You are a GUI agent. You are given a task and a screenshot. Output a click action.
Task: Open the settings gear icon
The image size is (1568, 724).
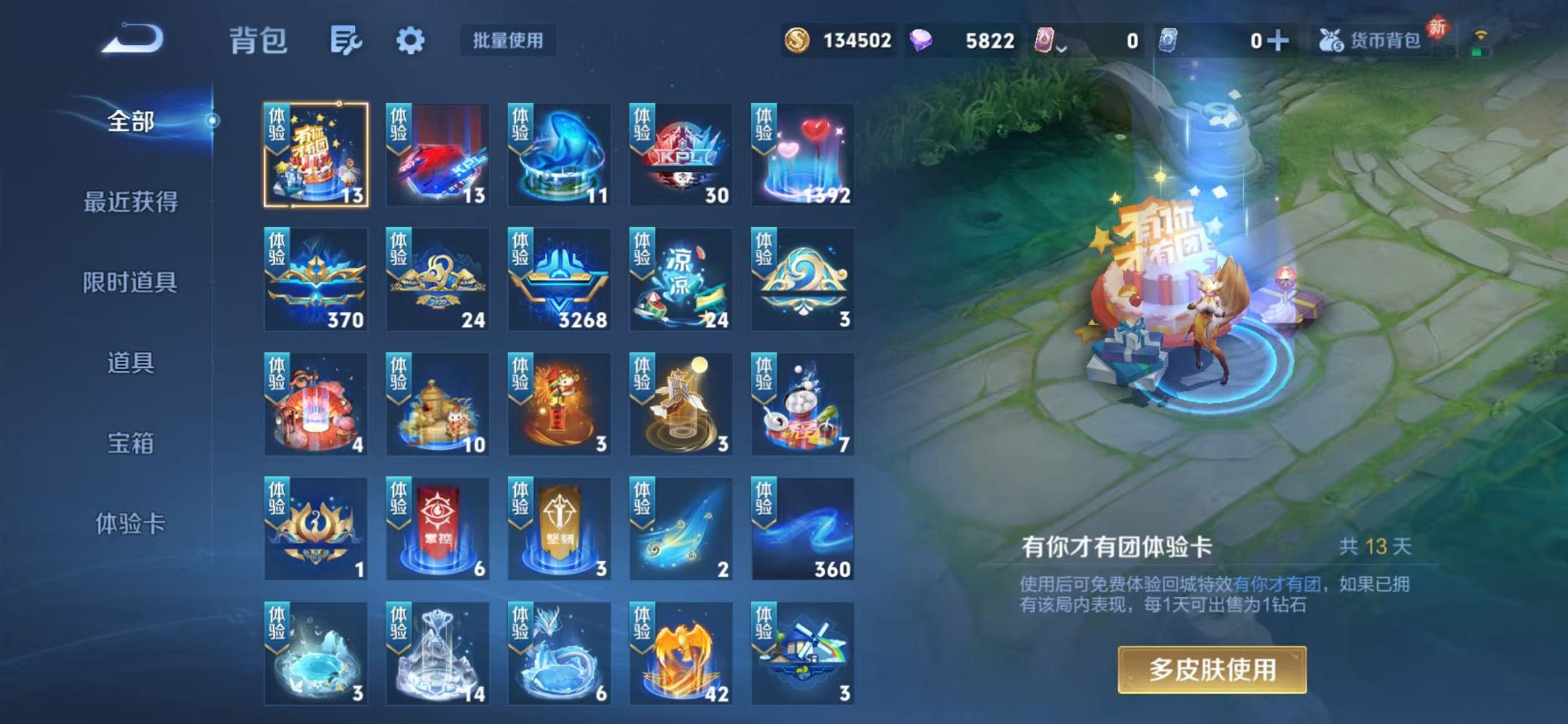[x=410, y=42]
